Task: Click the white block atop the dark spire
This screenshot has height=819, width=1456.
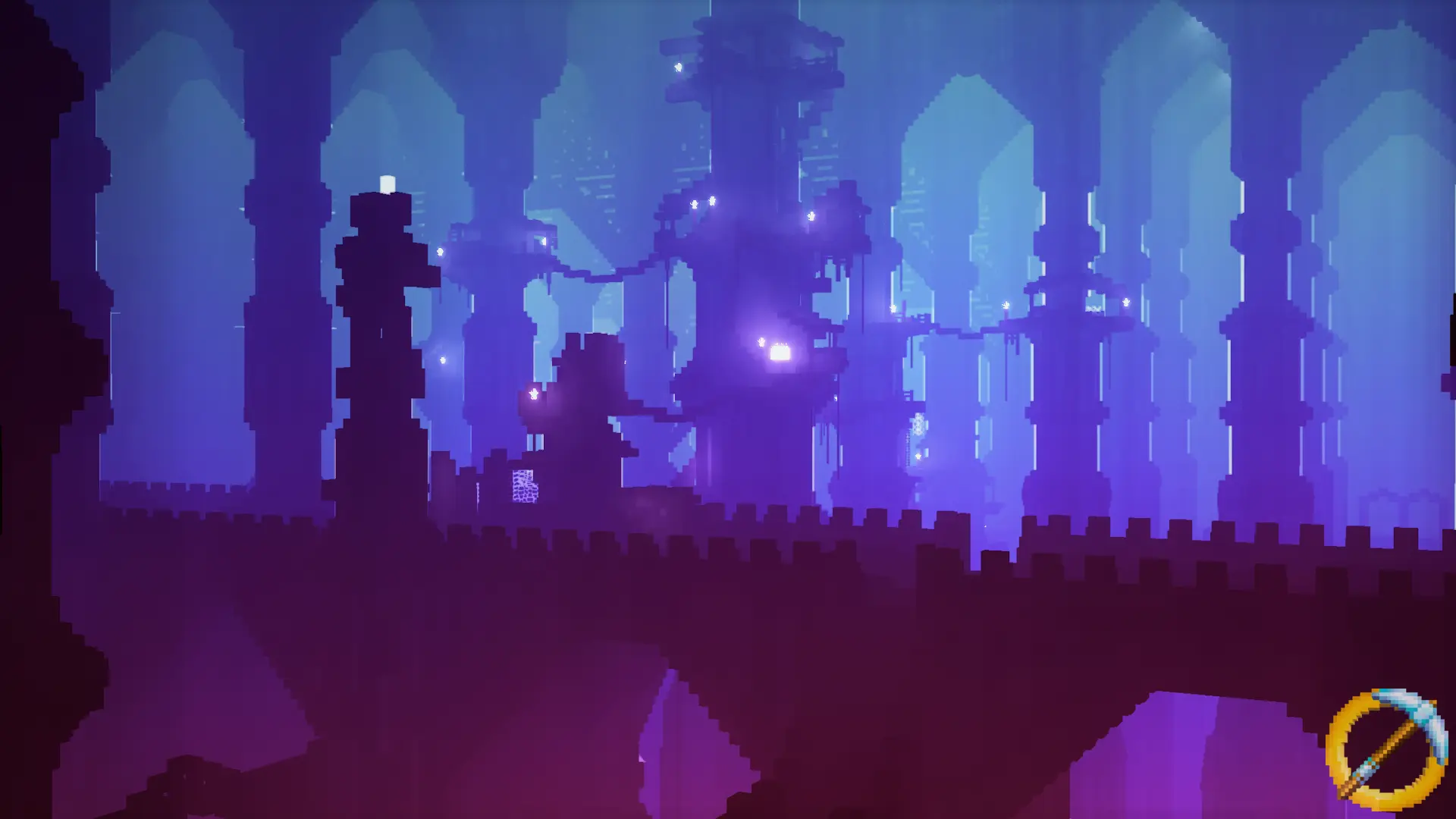Action: (x=387, y=182)
